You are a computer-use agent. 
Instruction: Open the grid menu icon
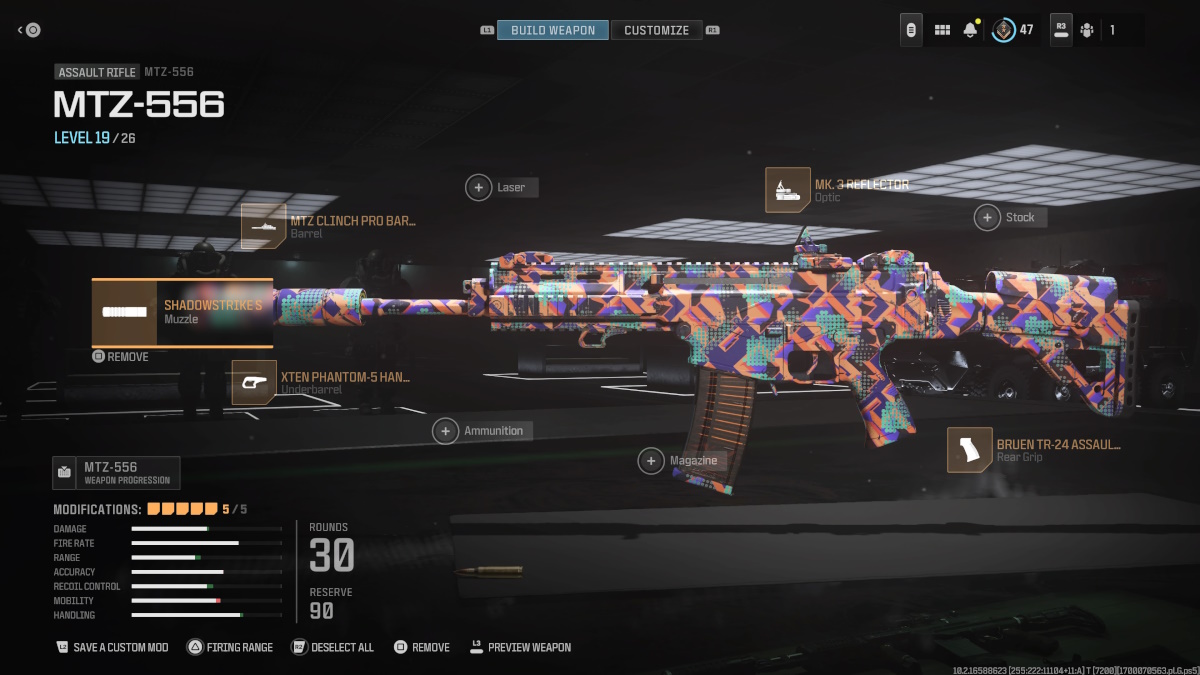click(942, 30)
